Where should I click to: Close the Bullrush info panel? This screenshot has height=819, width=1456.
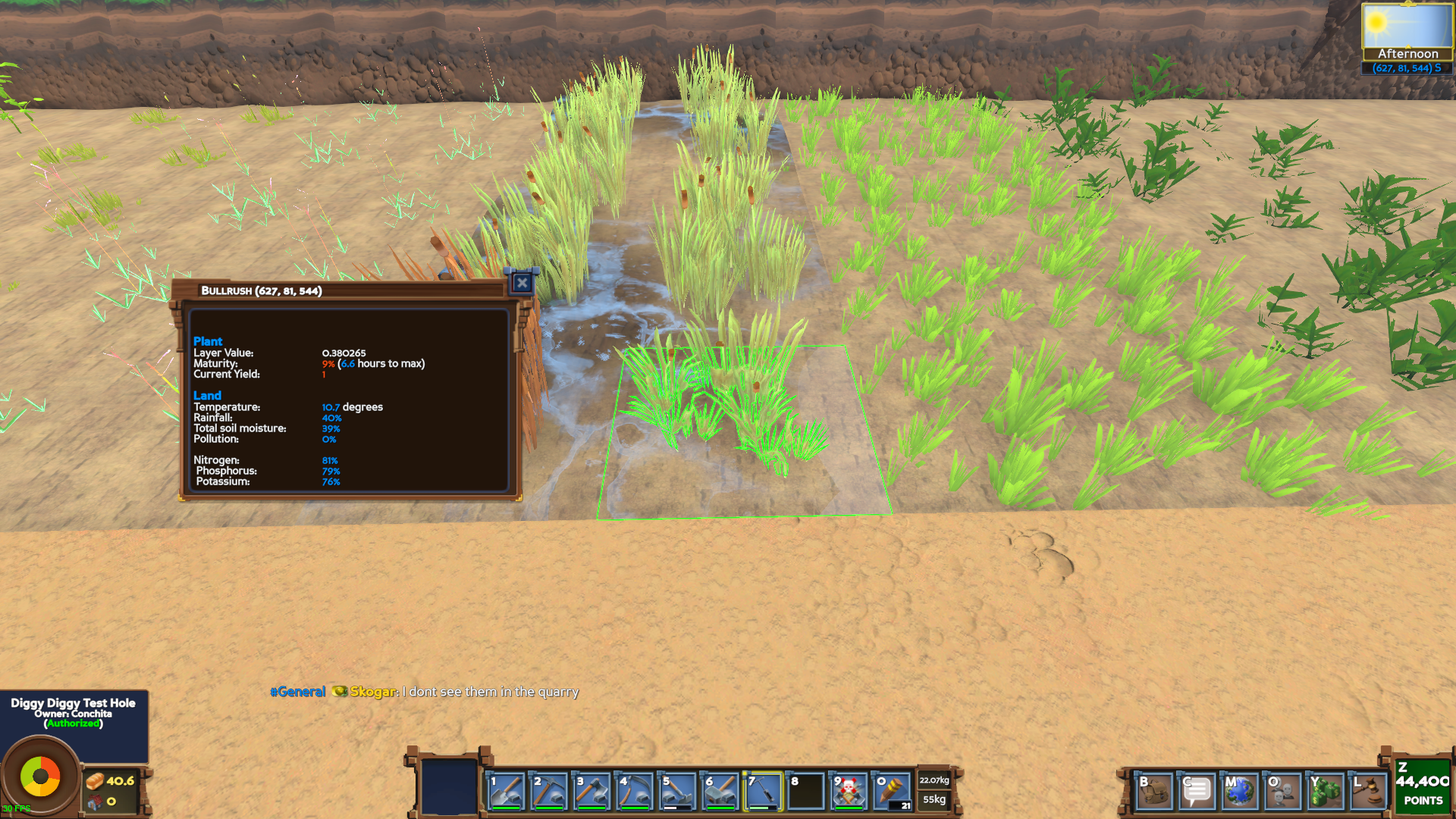point(522,284)
